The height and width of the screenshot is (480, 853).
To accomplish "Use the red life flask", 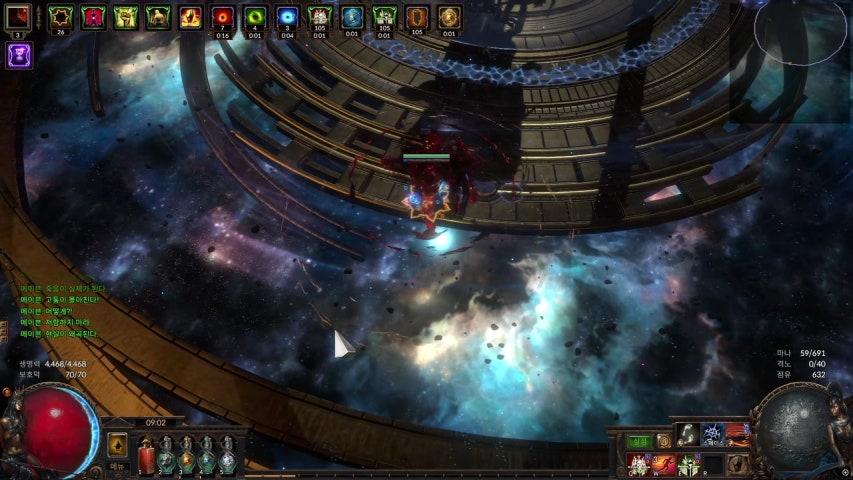I will tap(146, 458).
